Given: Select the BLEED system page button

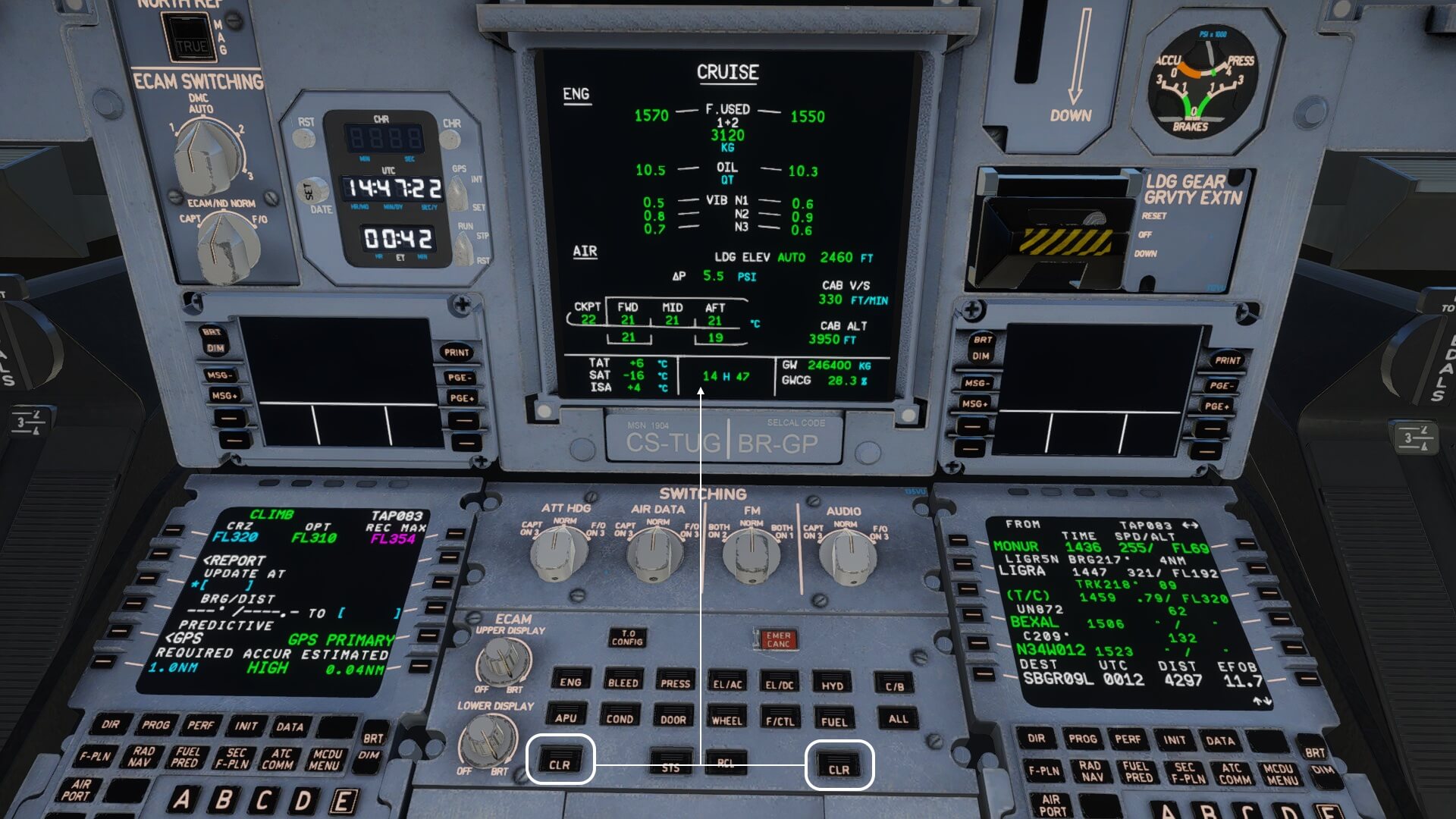Looking at the screenshot, I should (x=623, y=682).
